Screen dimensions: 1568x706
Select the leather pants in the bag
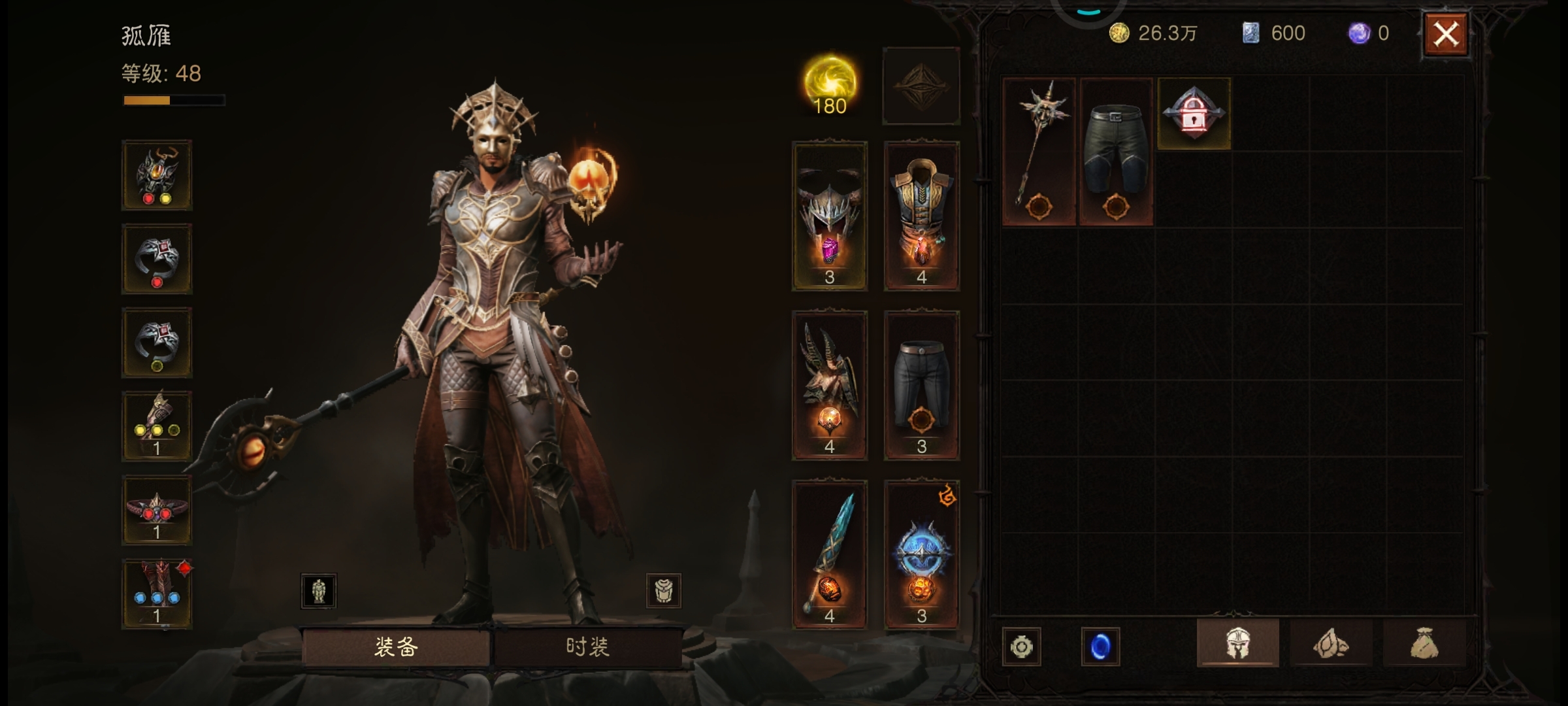1116,152
